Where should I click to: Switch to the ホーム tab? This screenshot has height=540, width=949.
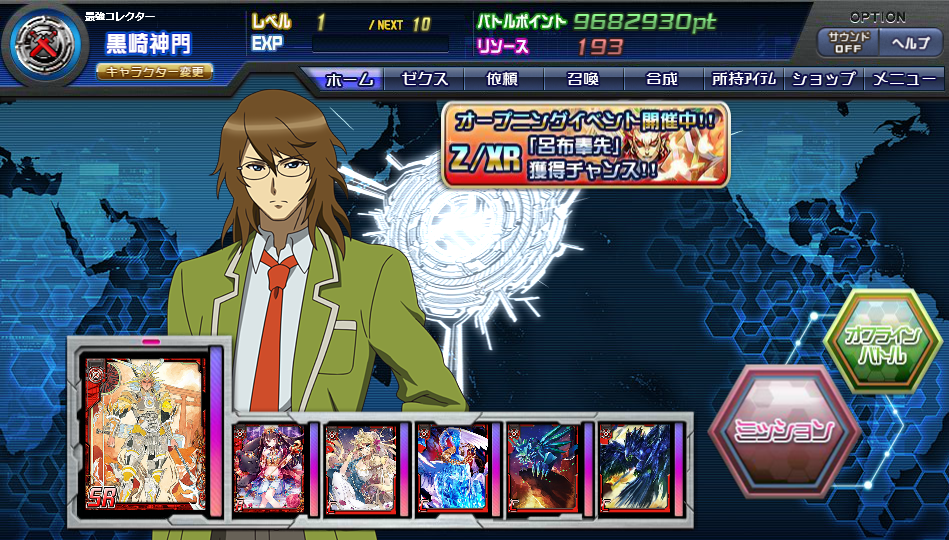349,79
